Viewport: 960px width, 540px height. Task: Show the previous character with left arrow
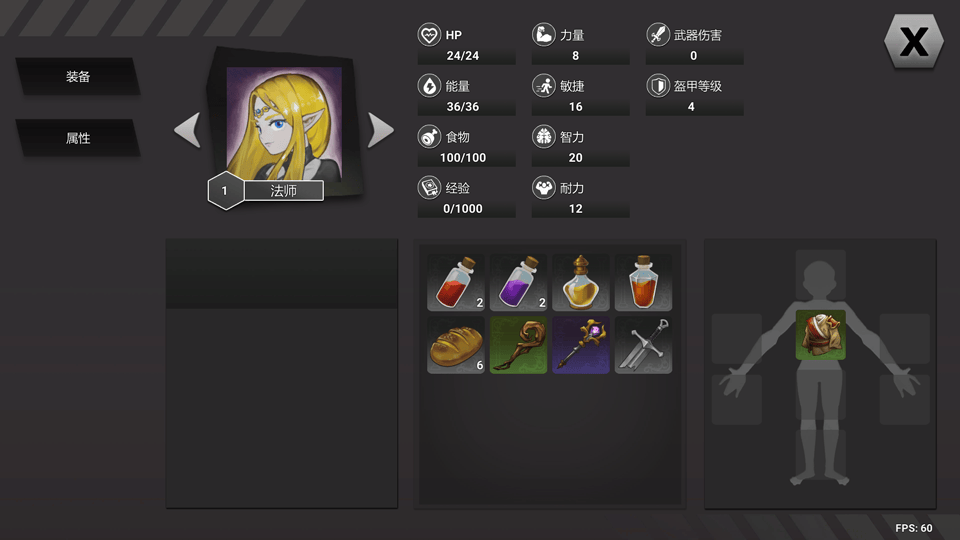coord(187,130)
